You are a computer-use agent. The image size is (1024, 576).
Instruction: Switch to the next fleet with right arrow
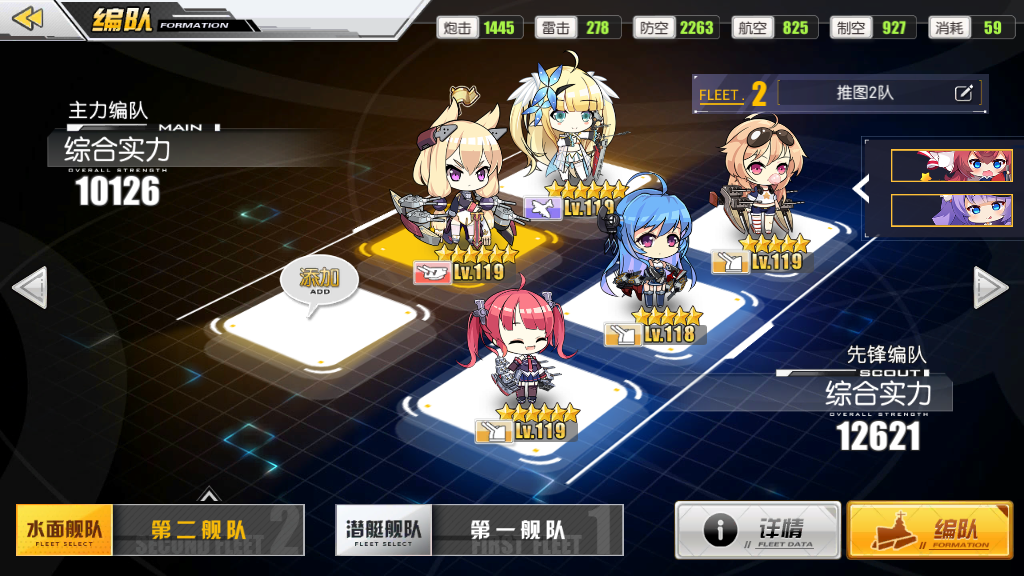click(x=991, y=288)
